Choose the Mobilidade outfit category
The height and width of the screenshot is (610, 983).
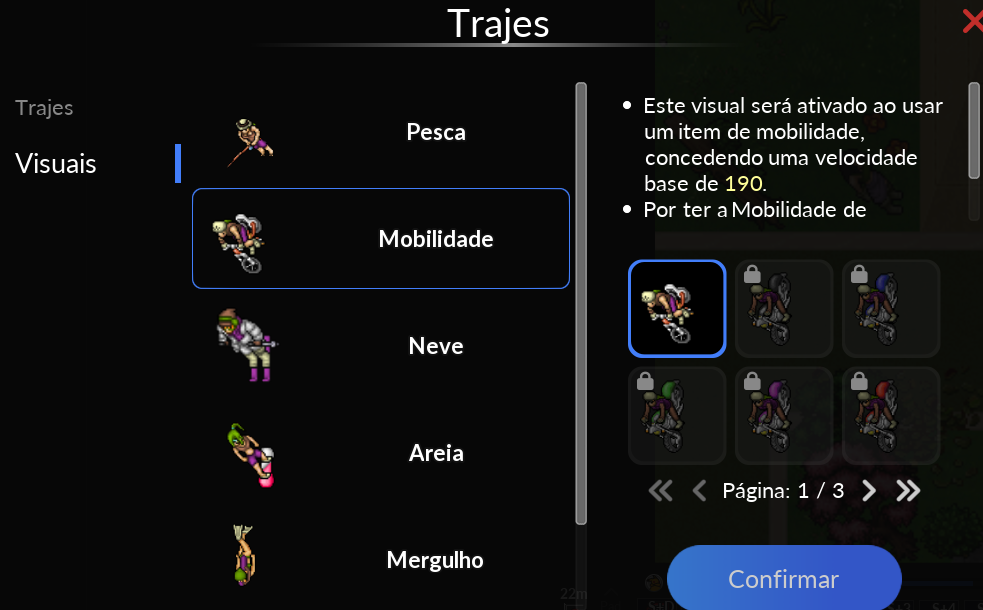point(380,239)
